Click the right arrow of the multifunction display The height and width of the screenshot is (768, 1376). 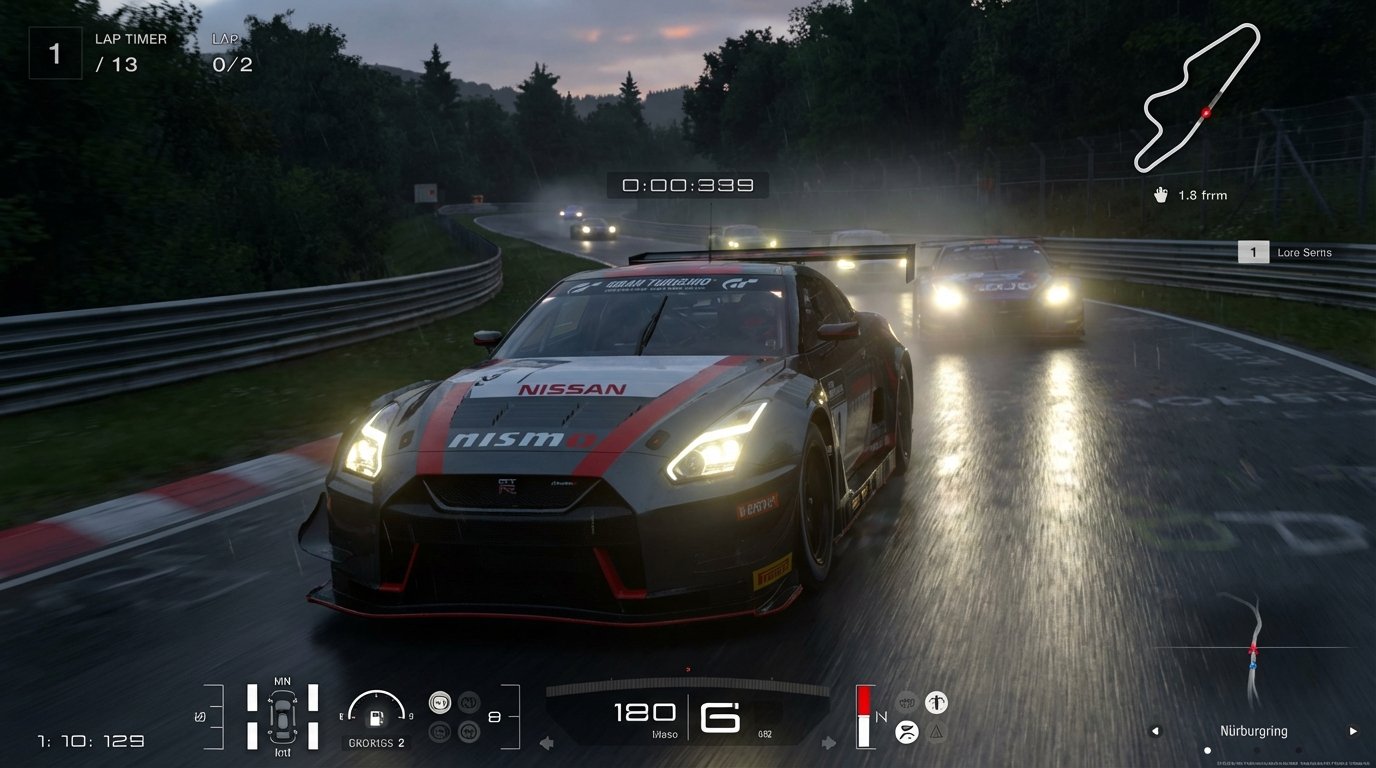pos(827,742)
